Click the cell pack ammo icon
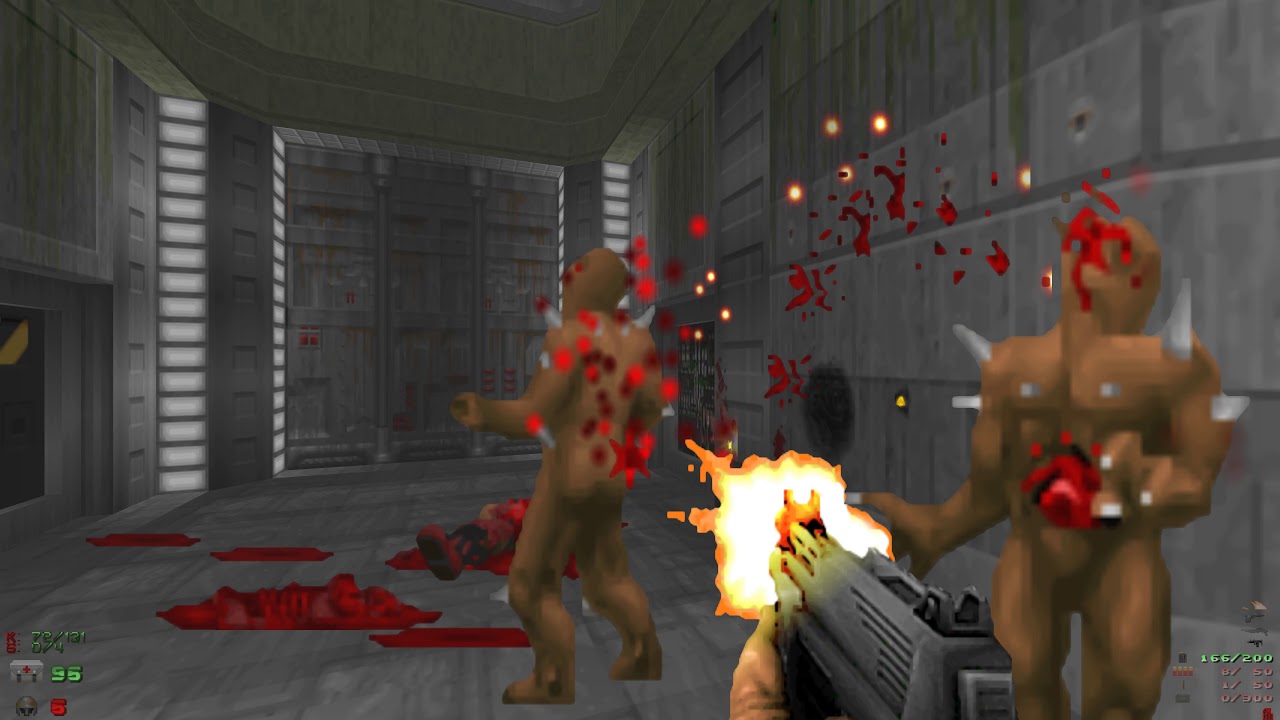Viewport: 1280px width, 720px height. click(1185, 697)
